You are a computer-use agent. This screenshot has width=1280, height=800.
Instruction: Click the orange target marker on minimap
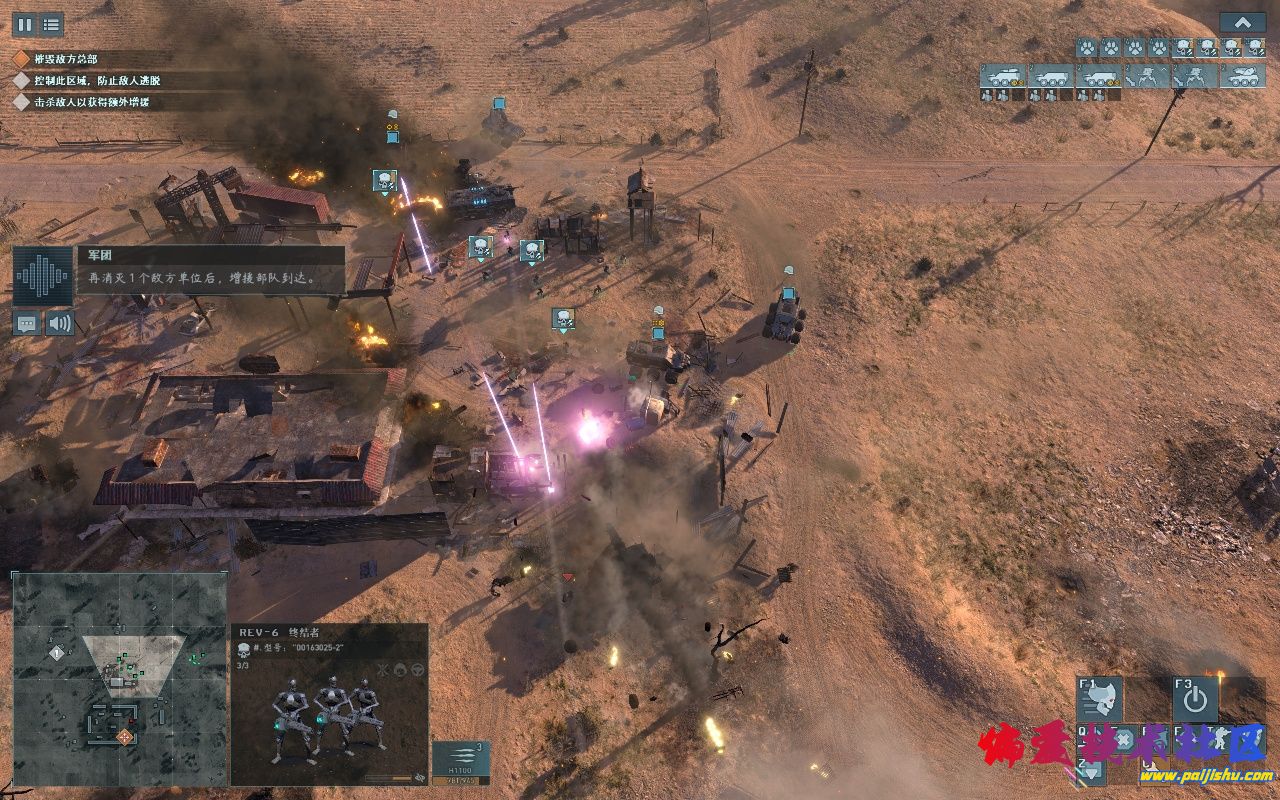pyautogui.click(x=125, y=737)
